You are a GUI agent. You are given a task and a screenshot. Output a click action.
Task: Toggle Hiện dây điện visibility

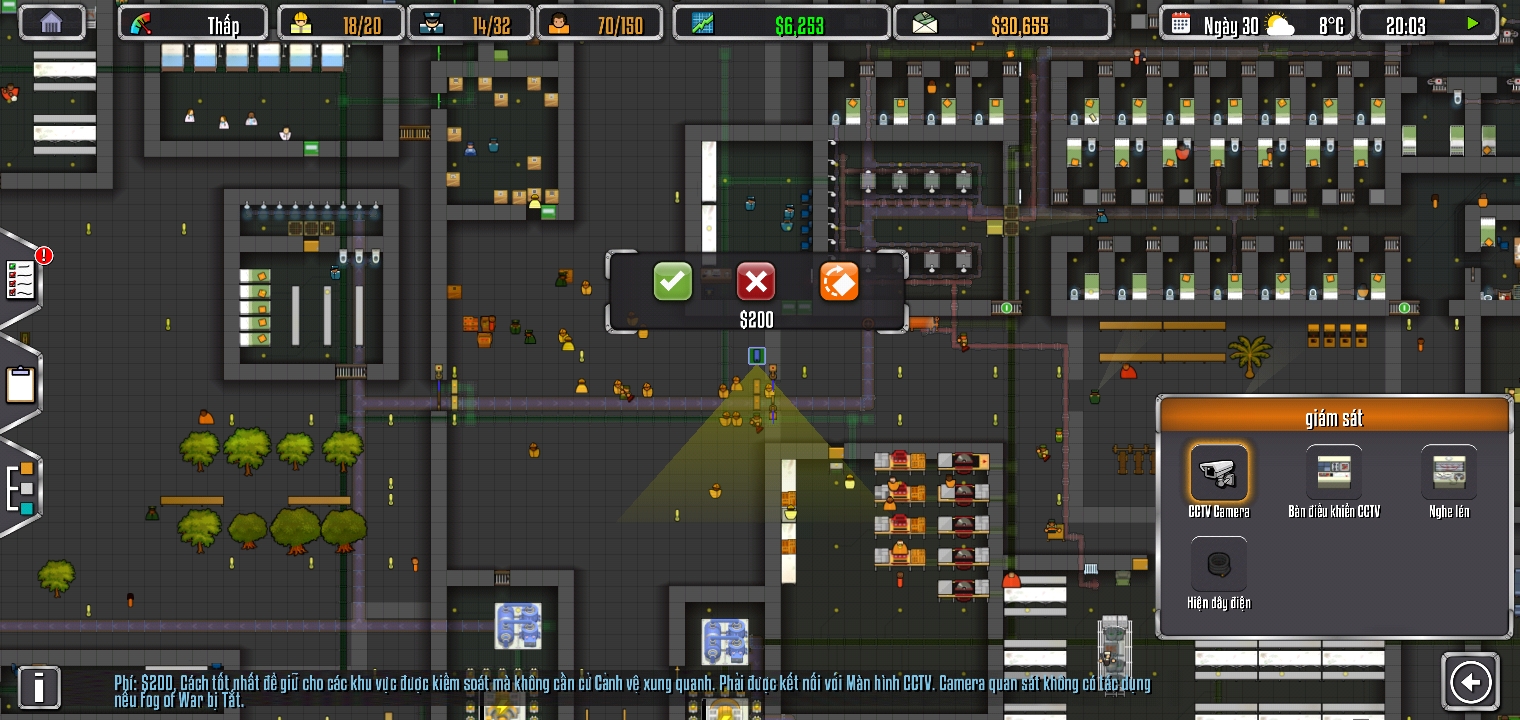[1219, 565]
